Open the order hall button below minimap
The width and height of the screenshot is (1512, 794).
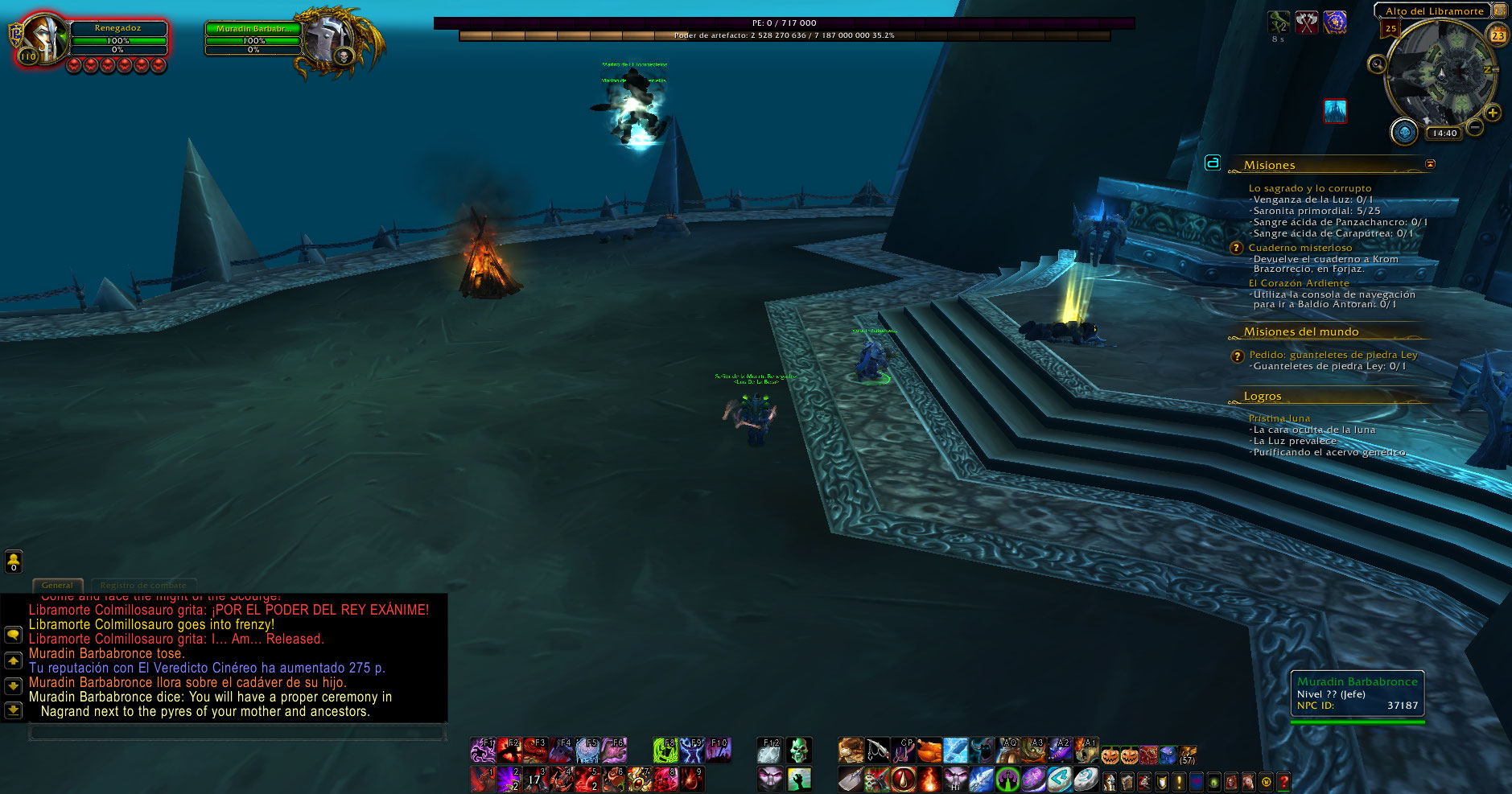click(1404, 132)
